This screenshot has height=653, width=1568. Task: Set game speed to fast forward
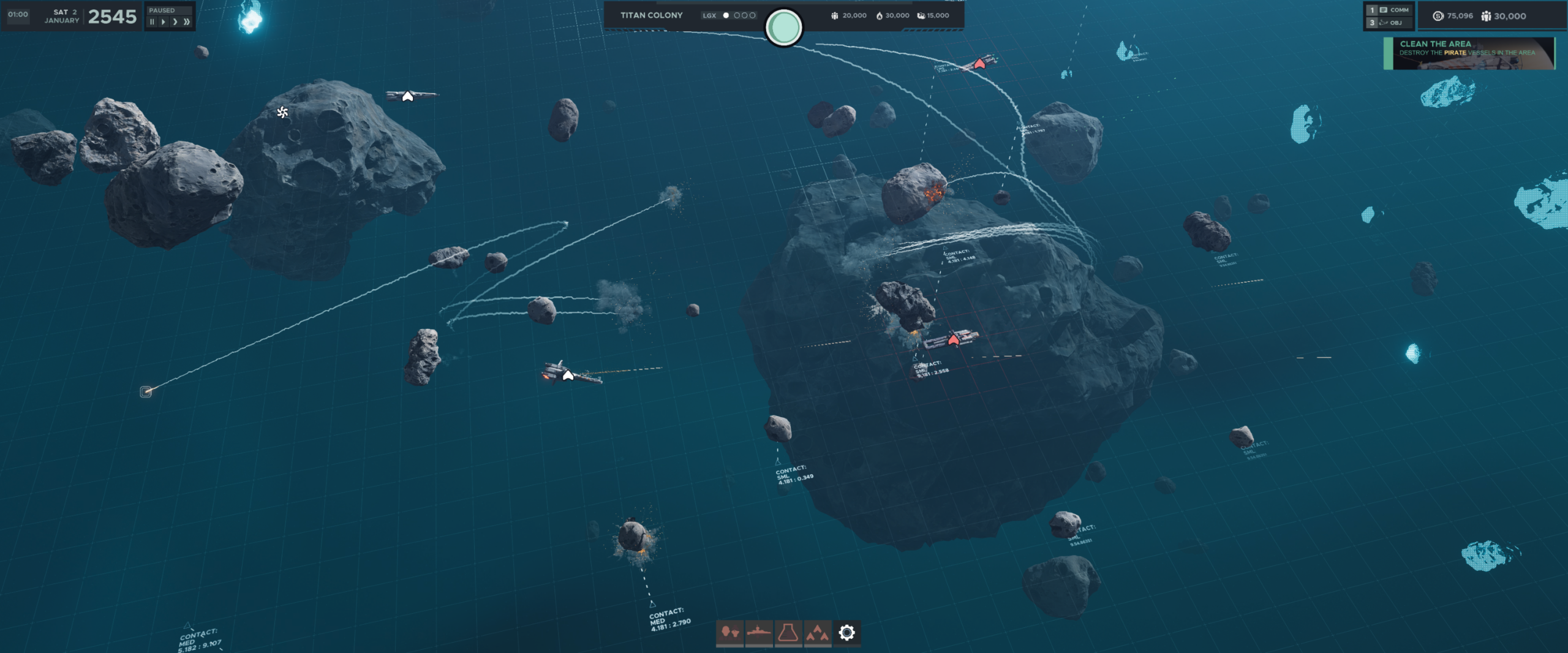click(x=175, y=22)
